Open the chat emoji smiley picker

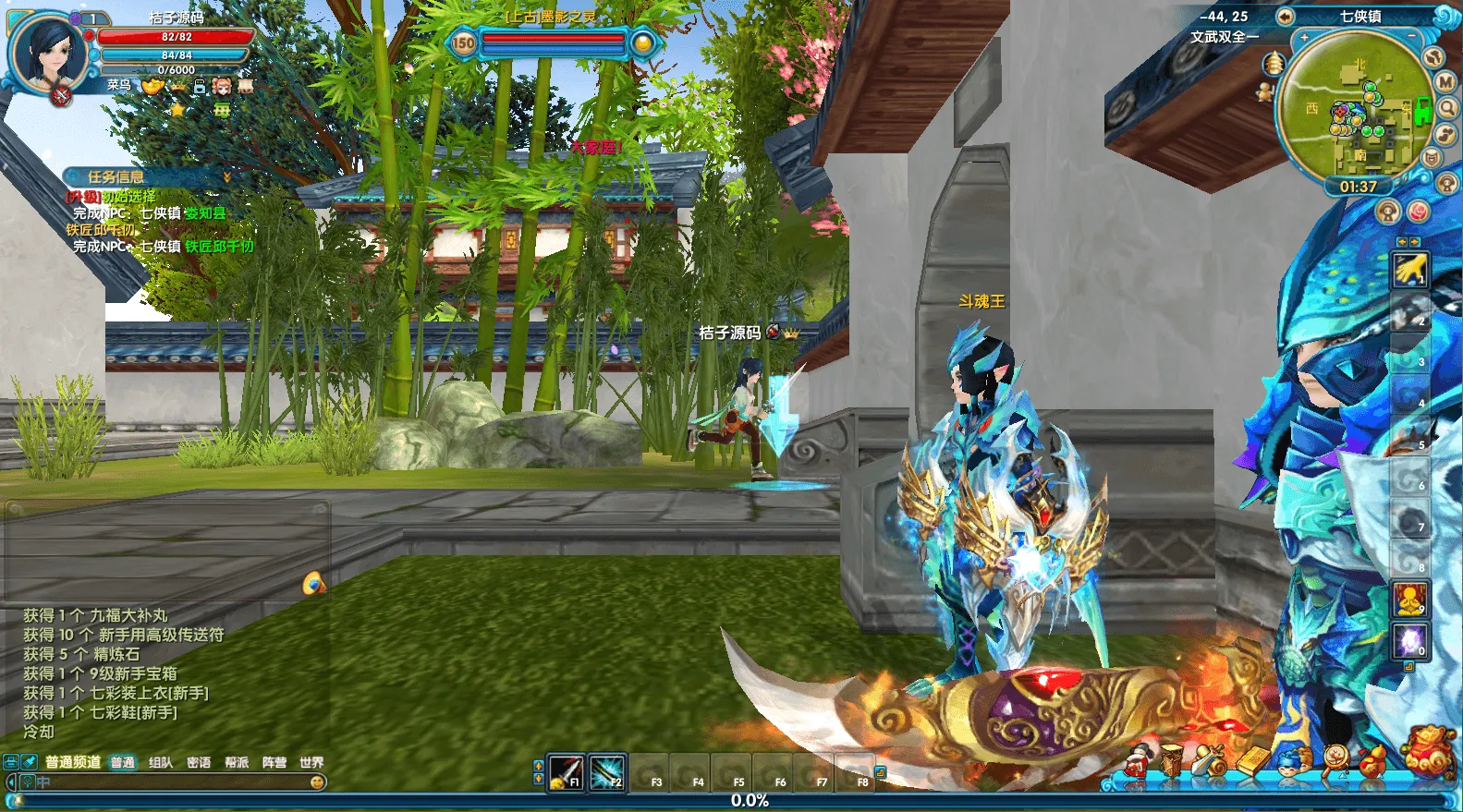317,782
